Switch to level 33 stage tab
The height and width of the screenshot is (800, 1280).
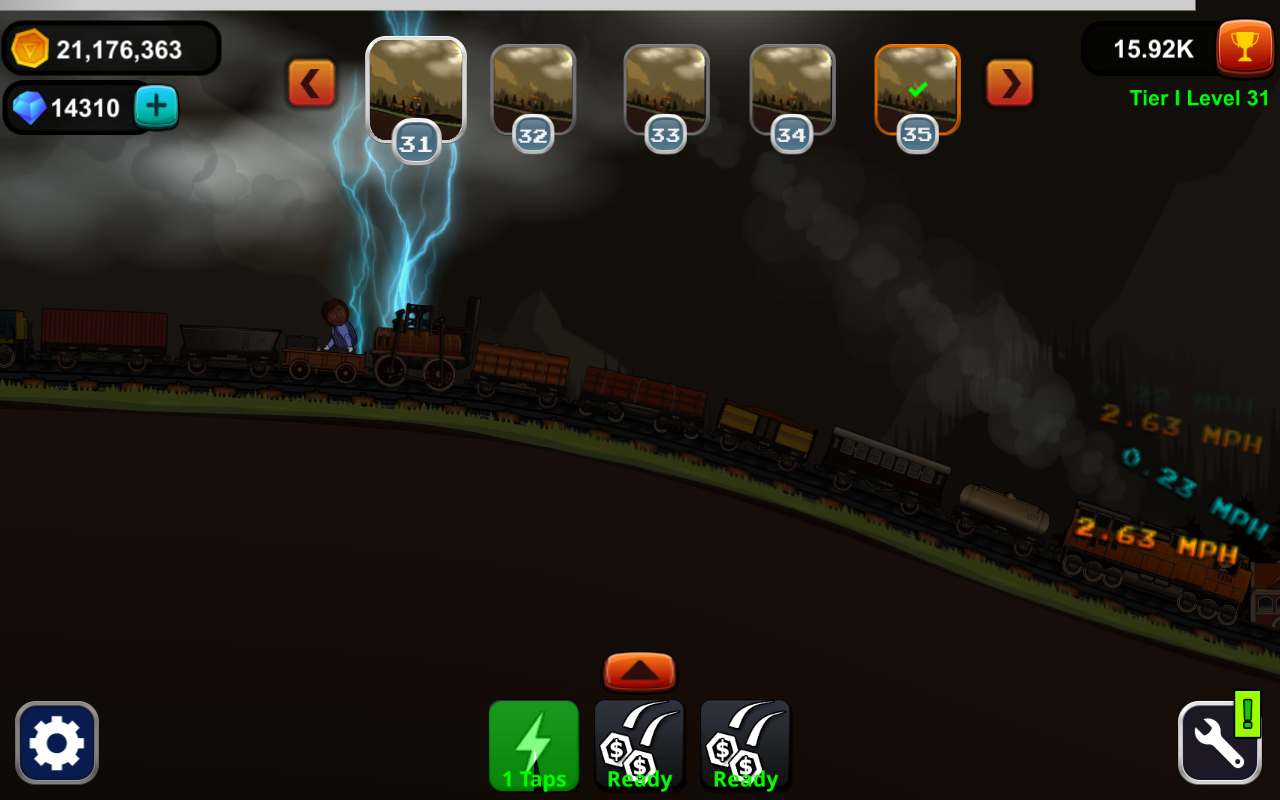tap(665, 90)
